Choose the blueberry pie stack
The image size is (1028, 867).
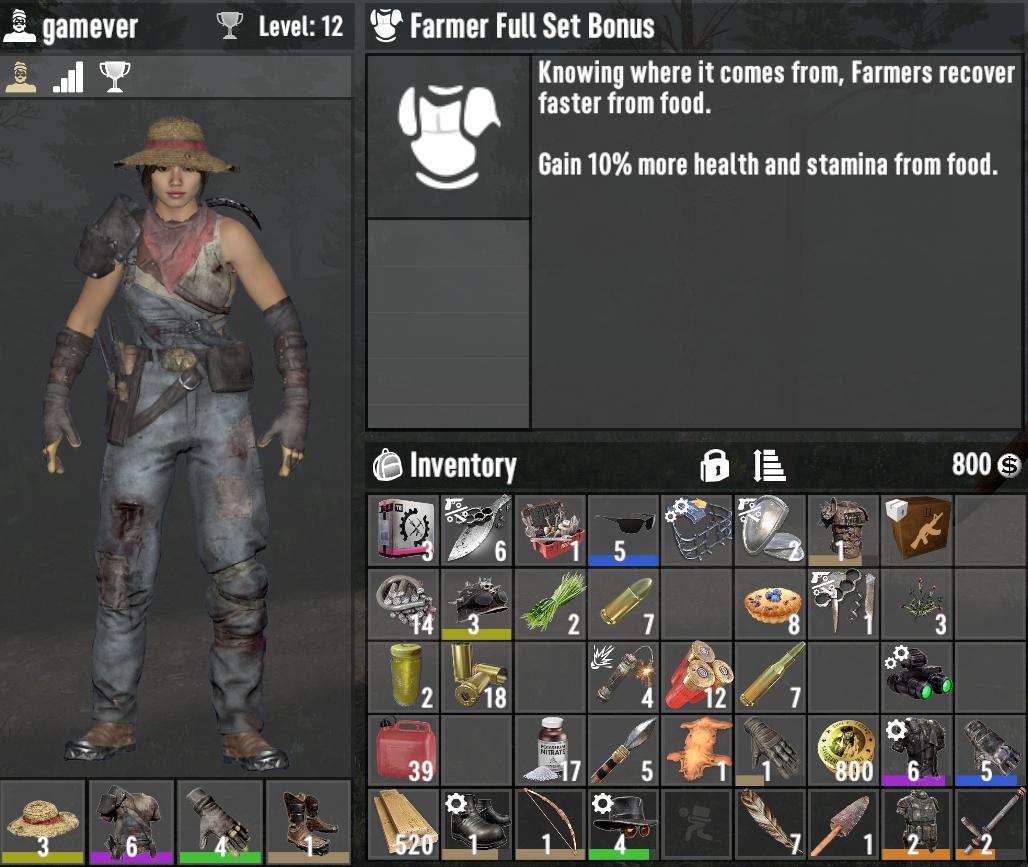pyautogui.click(x=770, y=603)
